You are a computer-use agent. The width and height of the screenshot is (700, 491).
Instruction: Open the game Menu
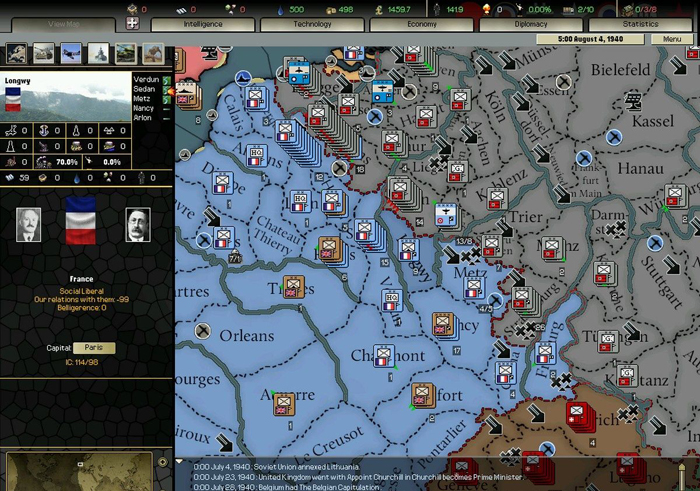[671, 39]
